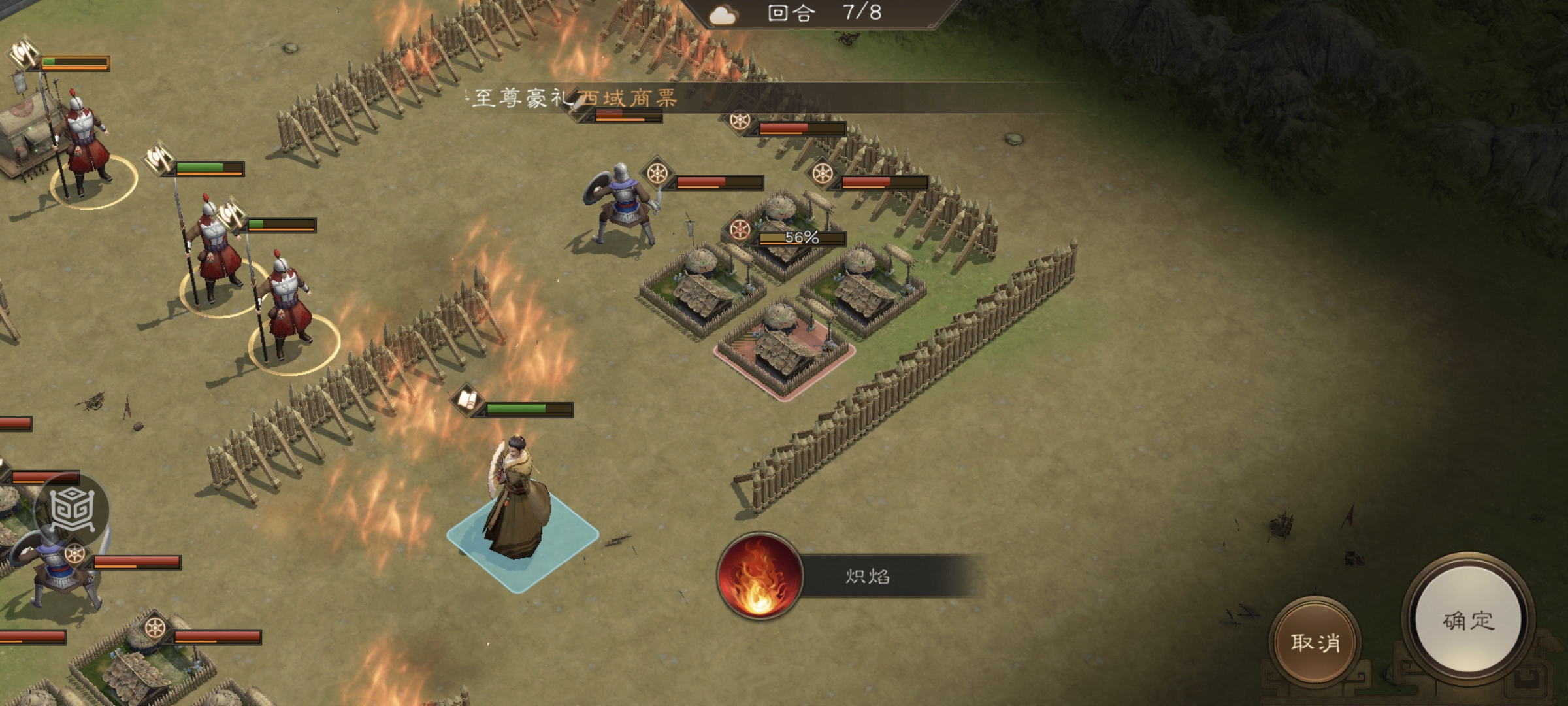The height and width of the screenshot is (706, 1568).
Task: Click the wheel icon by the mounted unit bottom-left
Action: 74,552
